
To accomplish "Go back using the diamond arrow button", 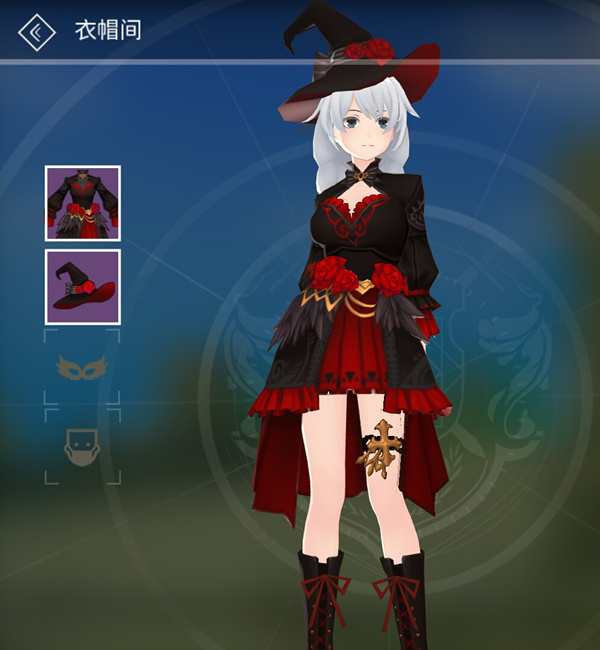I will pos(37,31).
